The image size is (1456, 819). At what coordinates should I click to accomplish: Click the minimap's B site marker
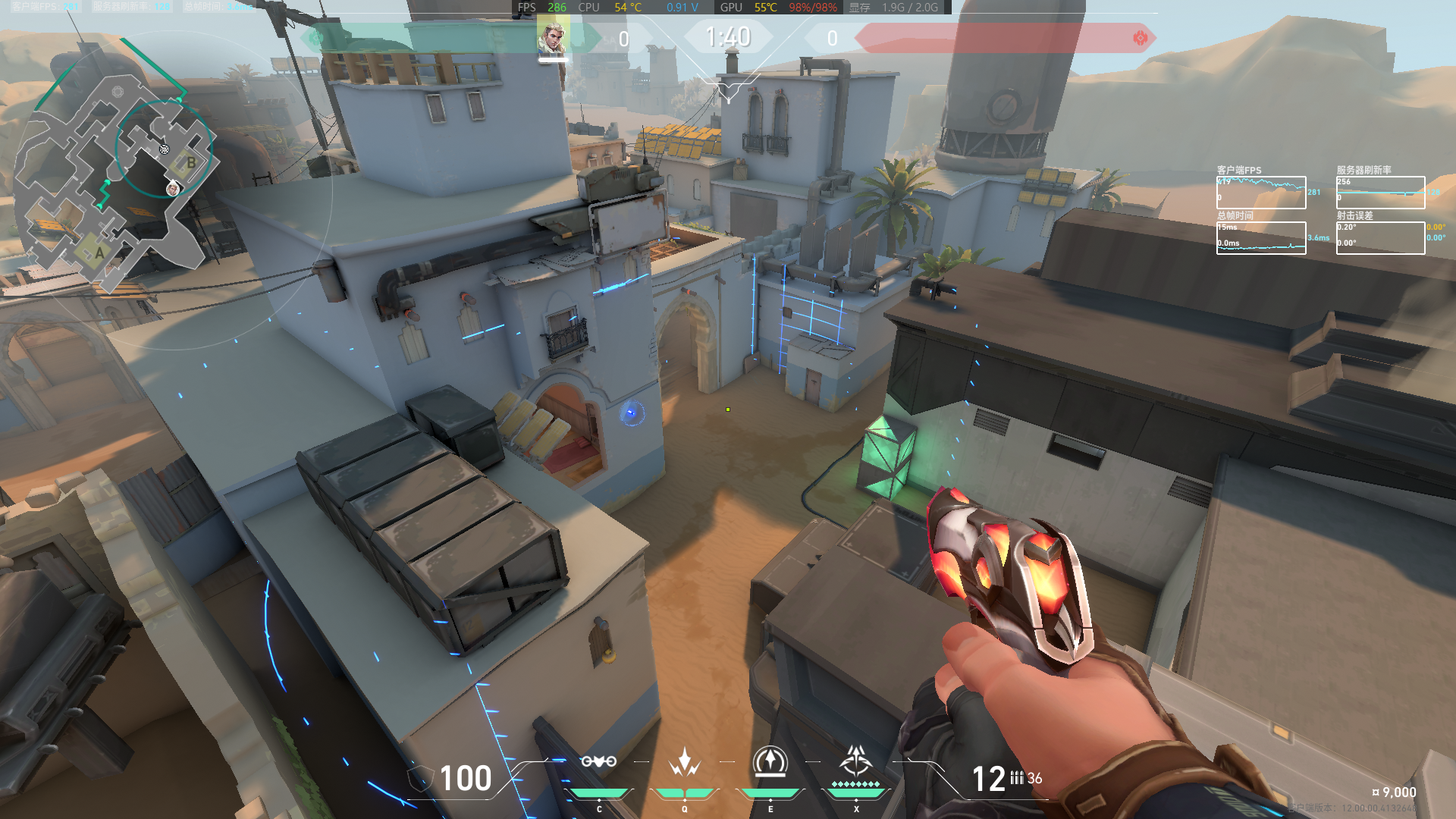pyautogui.click(x=191, y=162)
